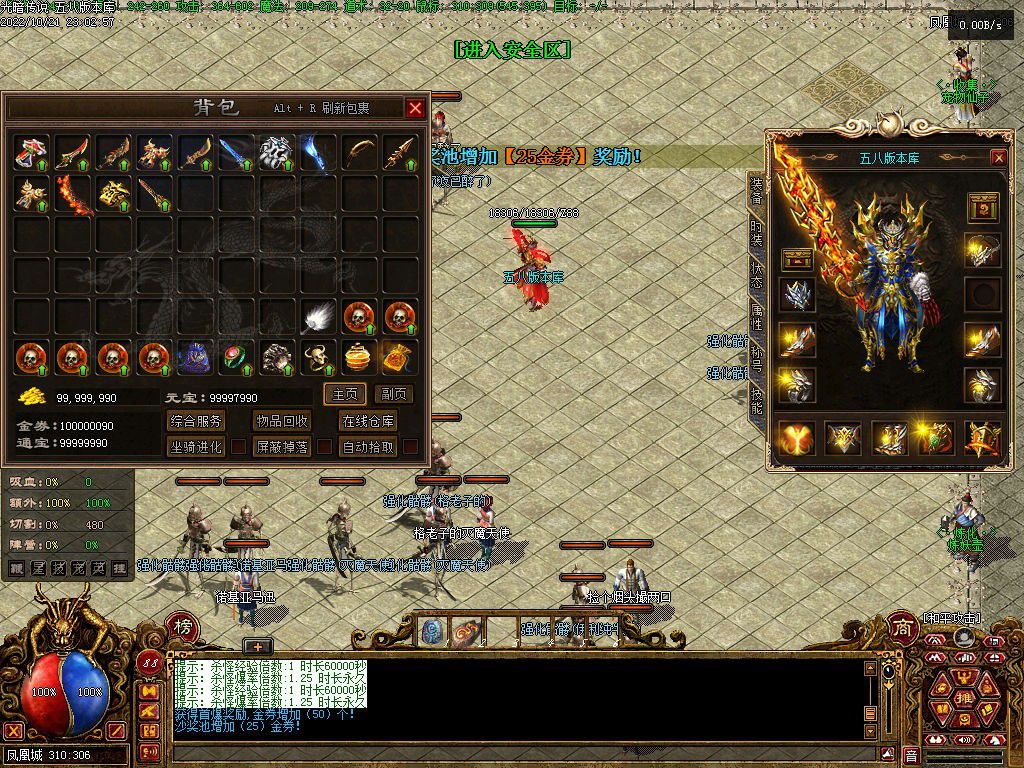This screenshot has height=768, width=1024.
Task: Open 综合服务 general services
Action: tap(196, 421)
